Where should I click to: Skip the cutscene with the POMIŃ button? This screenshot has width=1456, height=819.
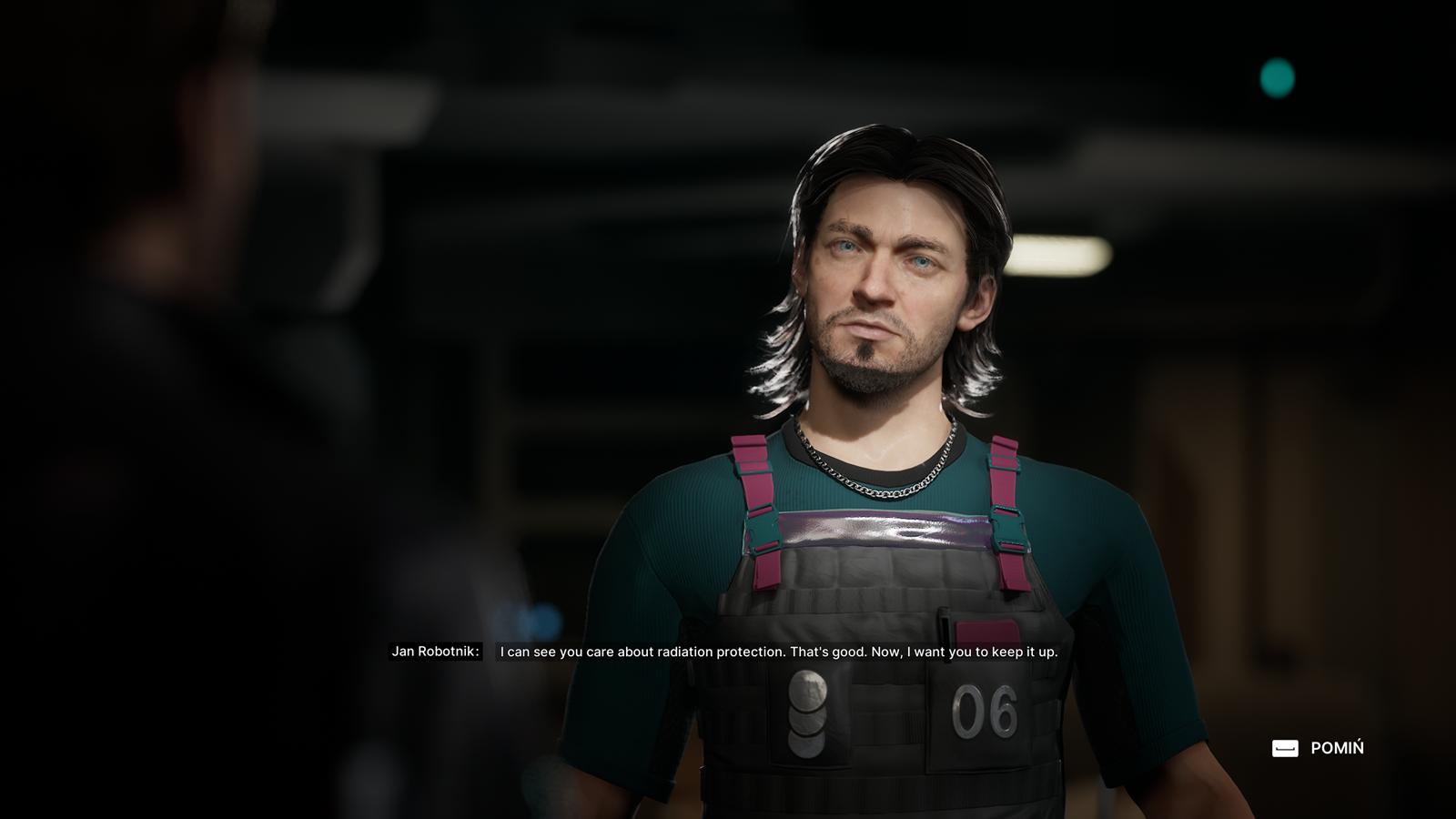pyautogui.click(x=1318, y=748)
